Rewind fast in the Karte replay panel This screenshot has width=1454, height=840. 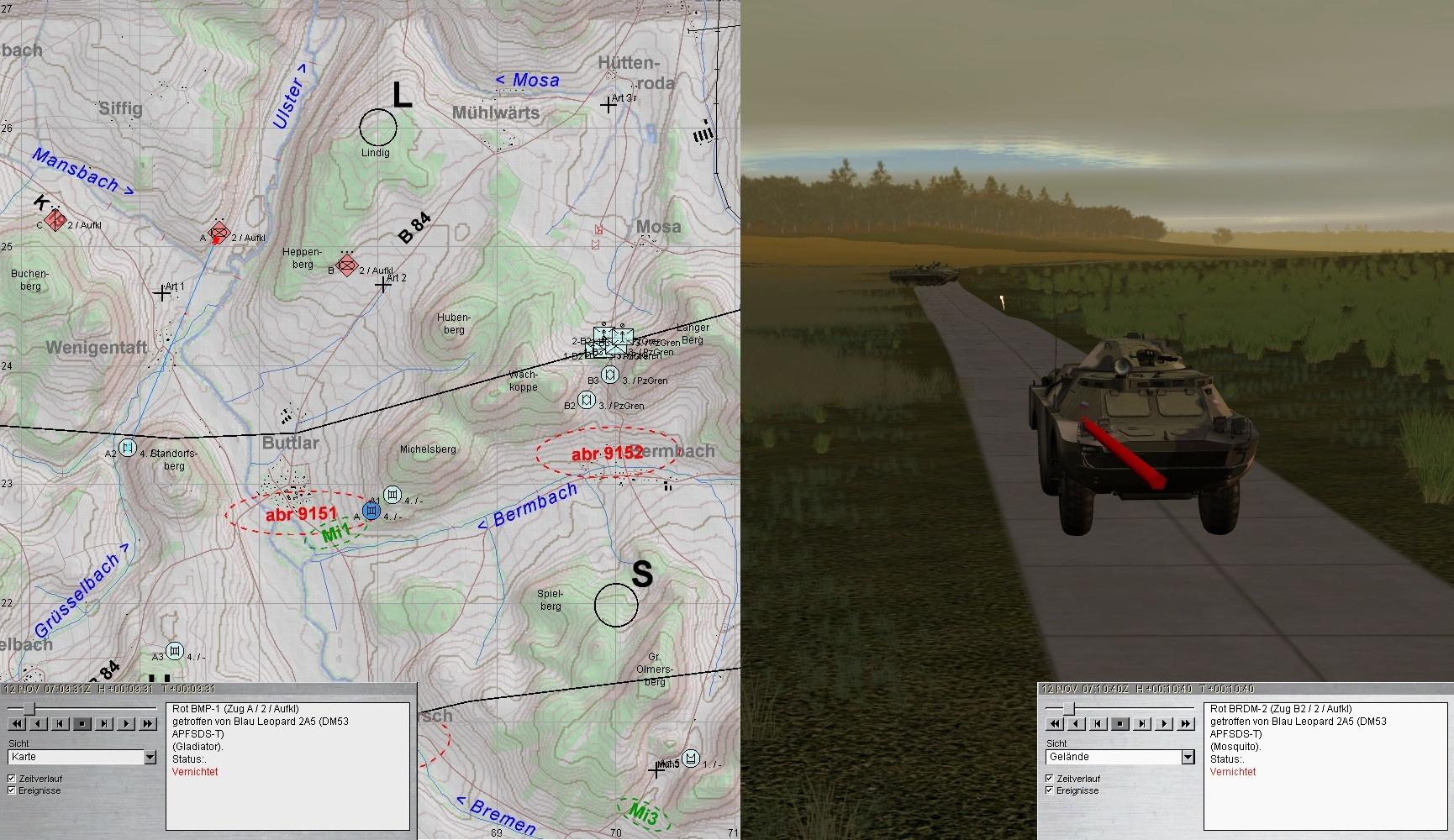pos(17,723)
